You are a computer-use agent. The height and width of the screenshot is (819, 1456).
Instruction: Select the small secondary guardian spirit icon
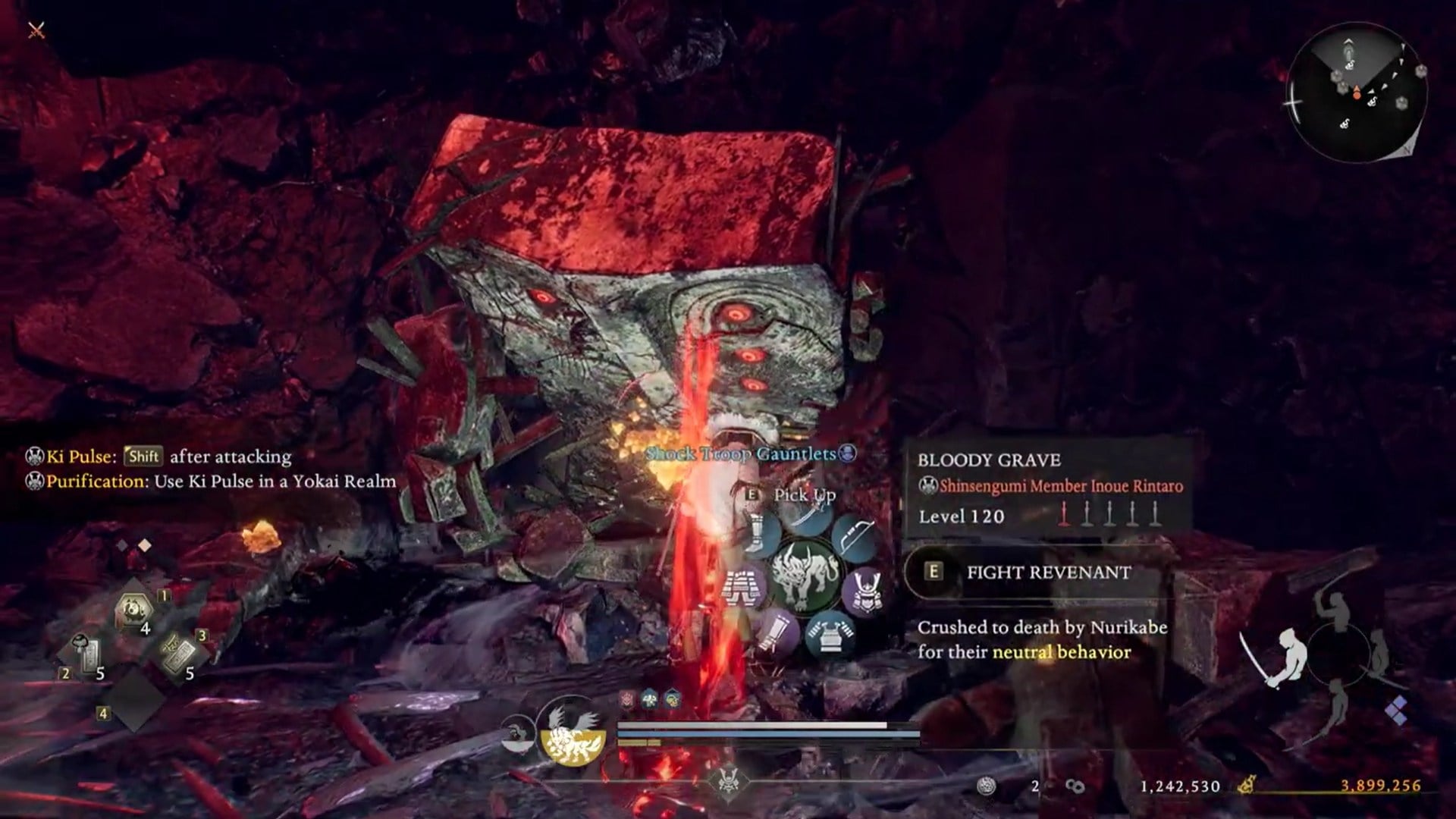(x=517, y=735)
